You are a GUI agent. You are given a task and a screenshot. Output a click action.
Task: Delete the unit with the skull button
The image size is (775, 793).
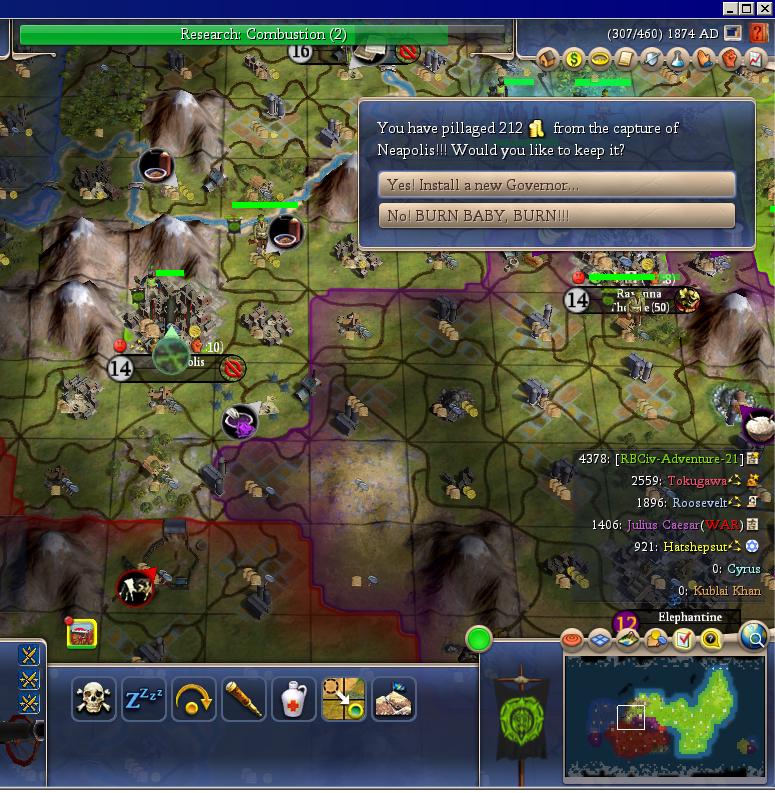94,699
